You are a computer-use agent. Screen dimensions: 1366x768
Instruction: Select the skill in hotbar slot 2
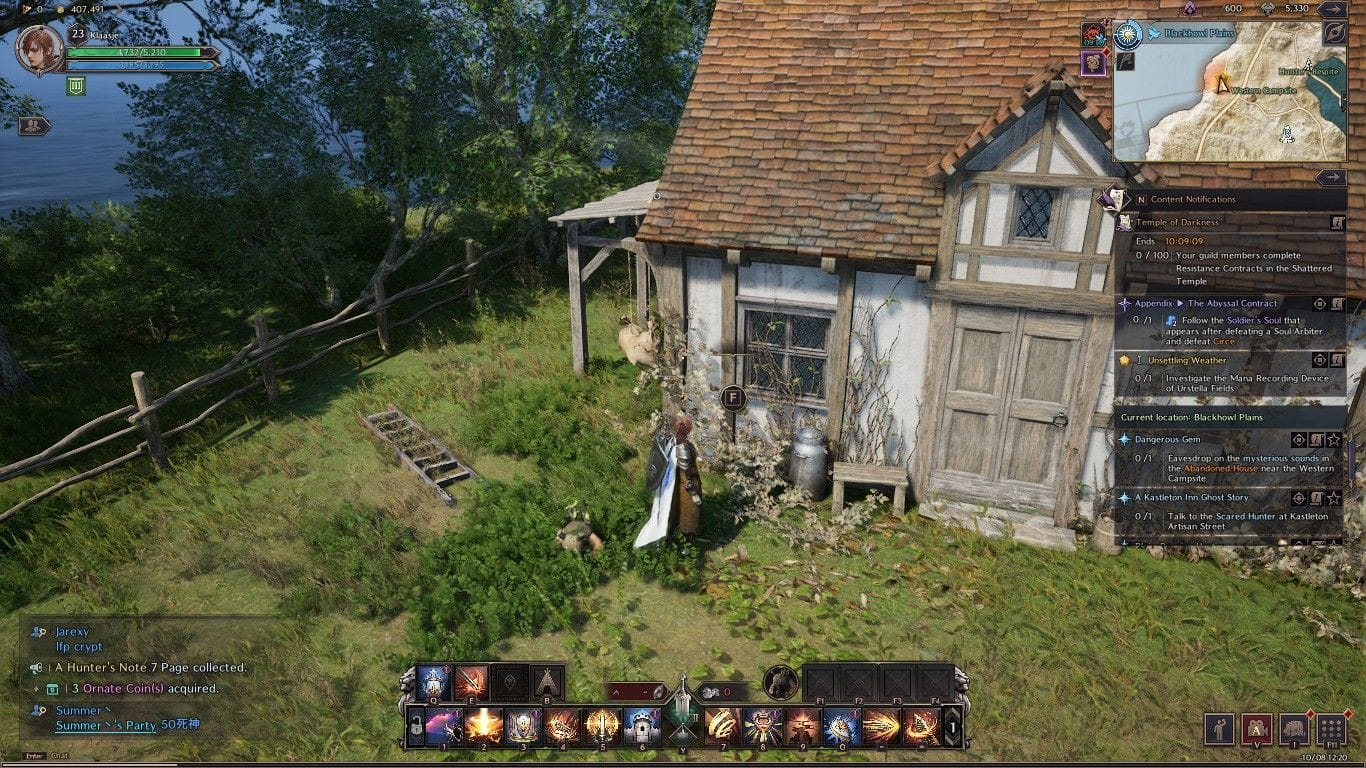coord(483,726)
